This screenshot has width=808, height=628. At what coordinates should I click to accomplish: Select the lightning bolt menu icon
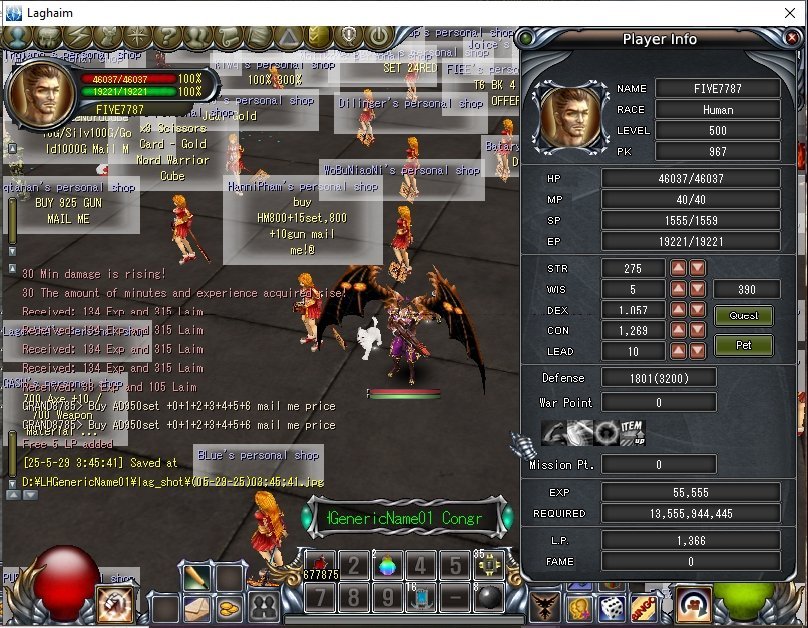point(76,37)
